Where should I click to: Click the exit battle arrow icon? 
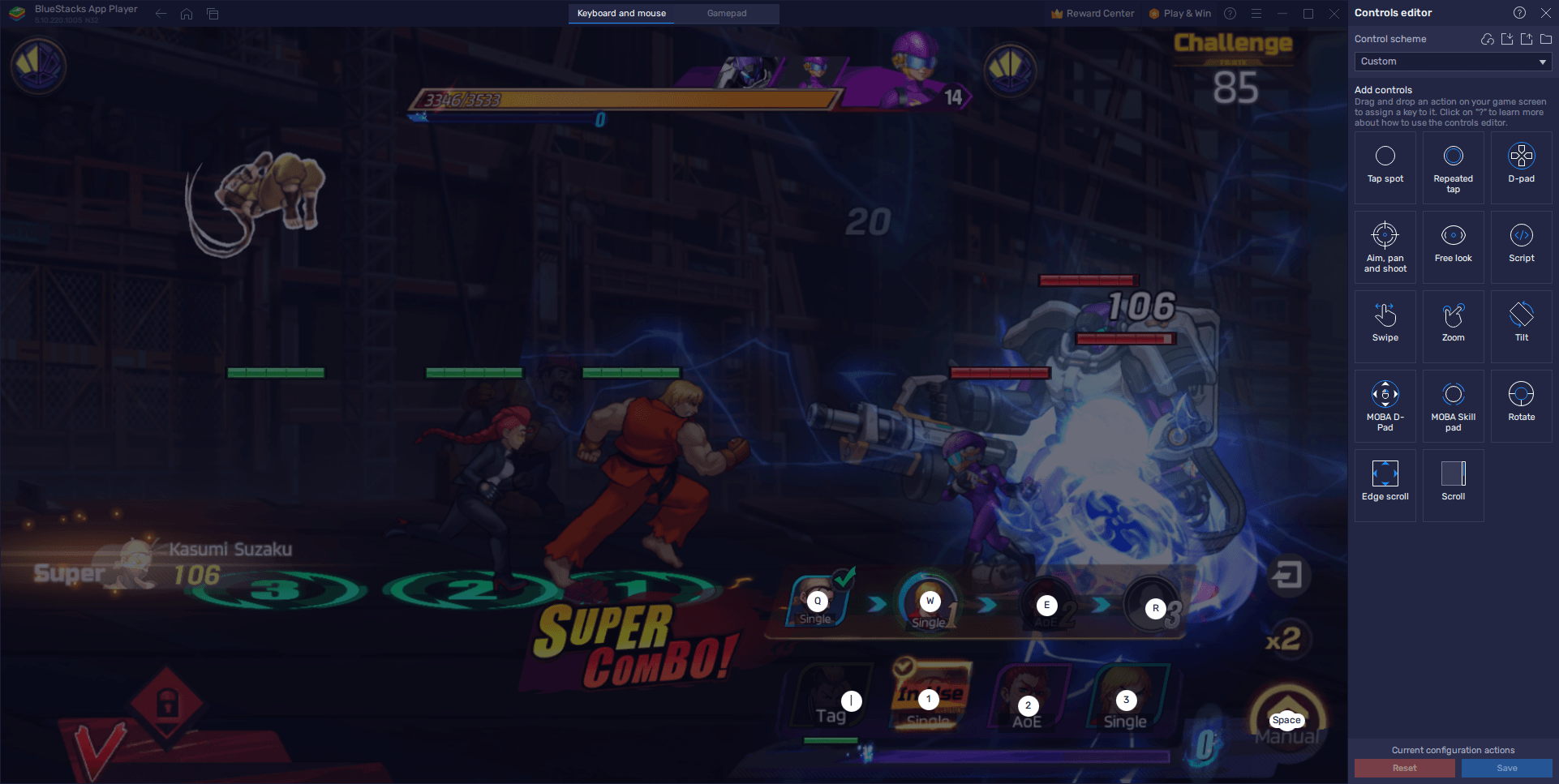1286,576
